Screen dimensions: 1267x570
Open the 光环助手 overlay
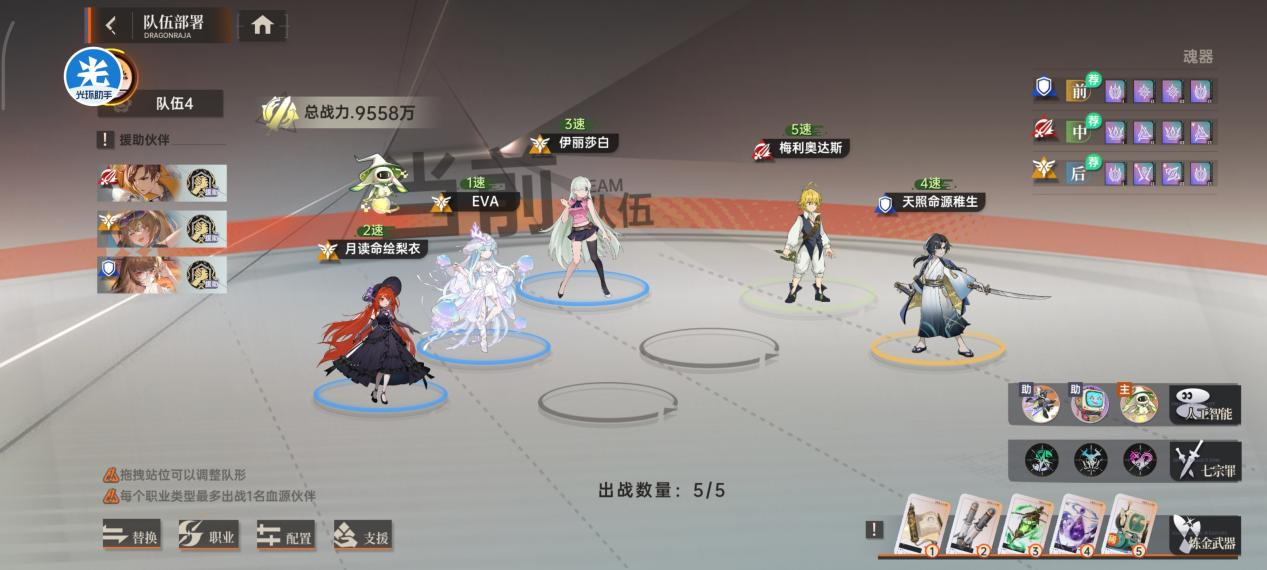point(94,76)
